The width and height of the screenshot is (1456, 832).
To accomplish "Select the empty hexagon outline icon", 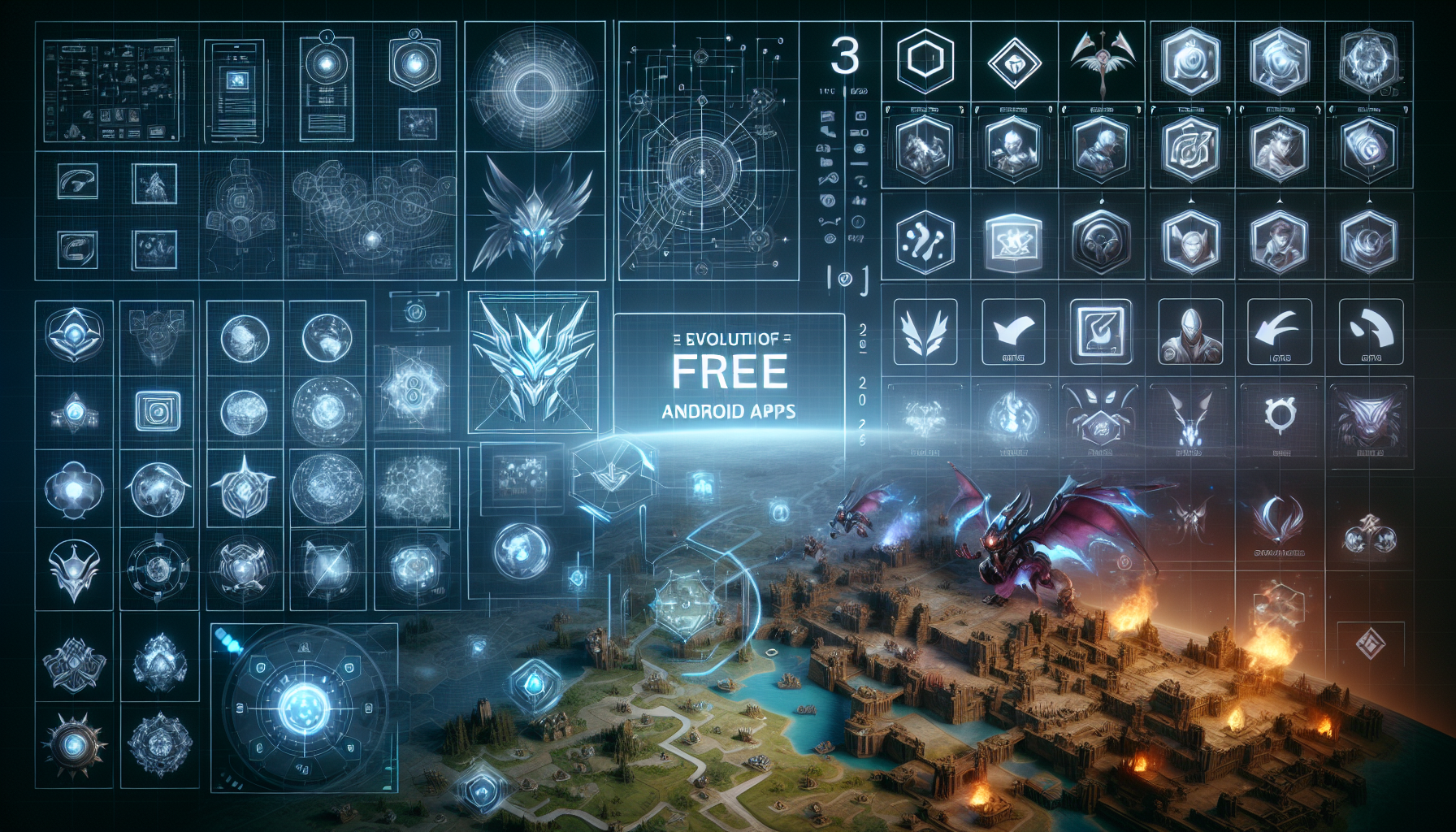I will (x=925, y=60).
